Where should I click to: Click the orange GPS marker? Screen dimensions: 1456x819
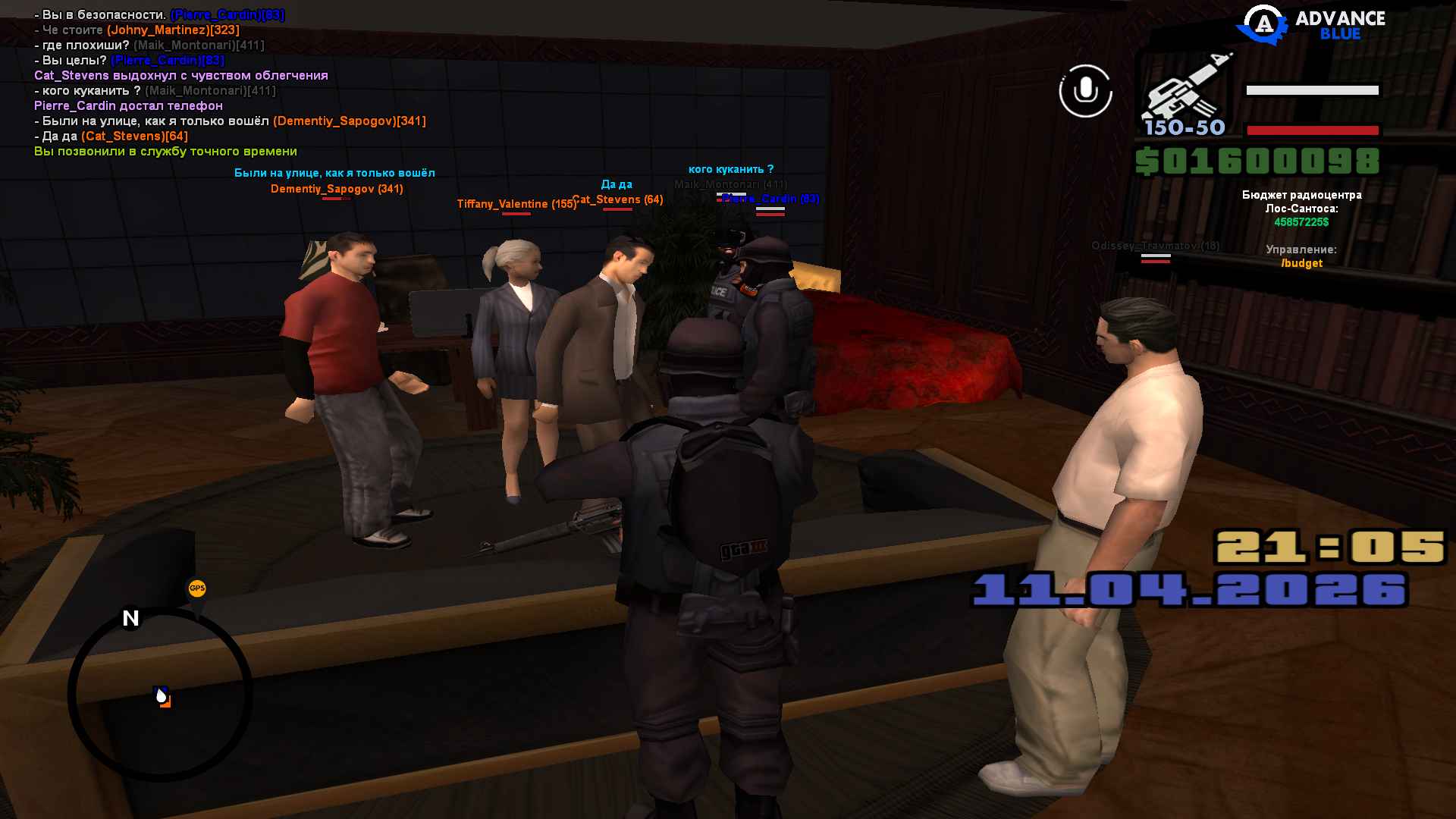[x=197, y=588]
